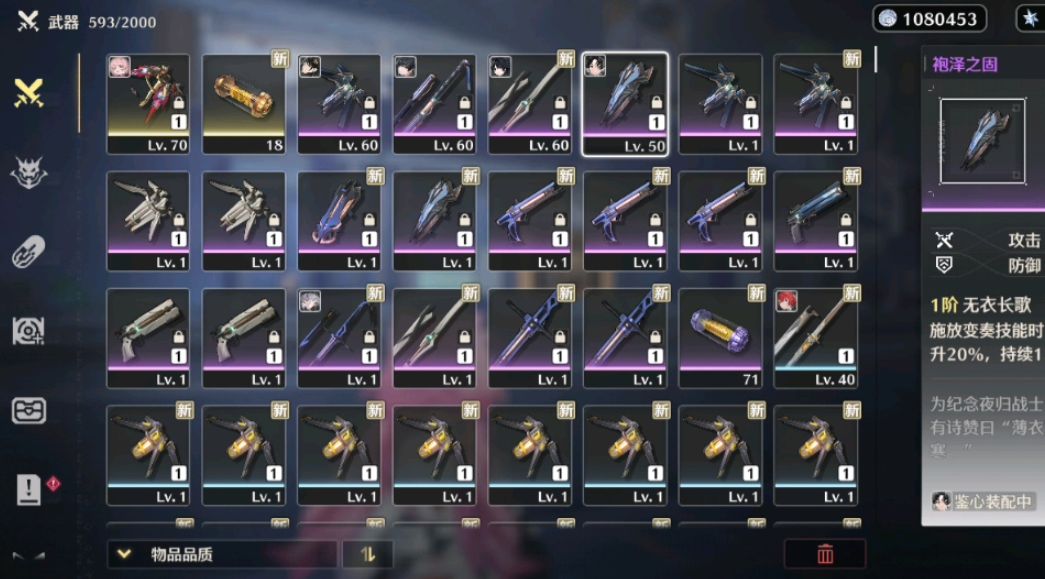Select the Lv. 40 sword slot
The image size is (1045, 579).
tap(815, 338)
